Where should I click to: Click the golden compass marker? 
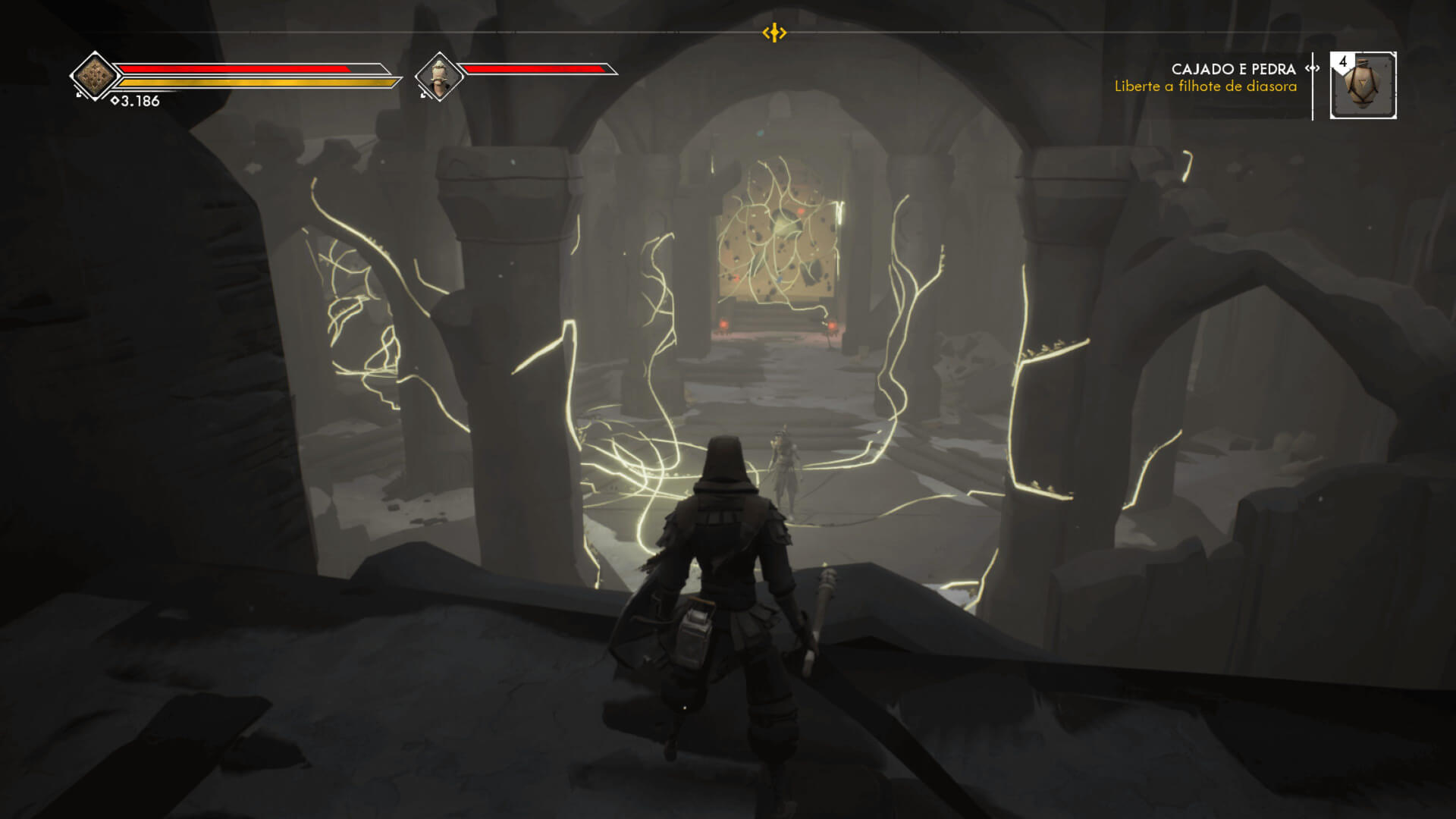(774, 33)
